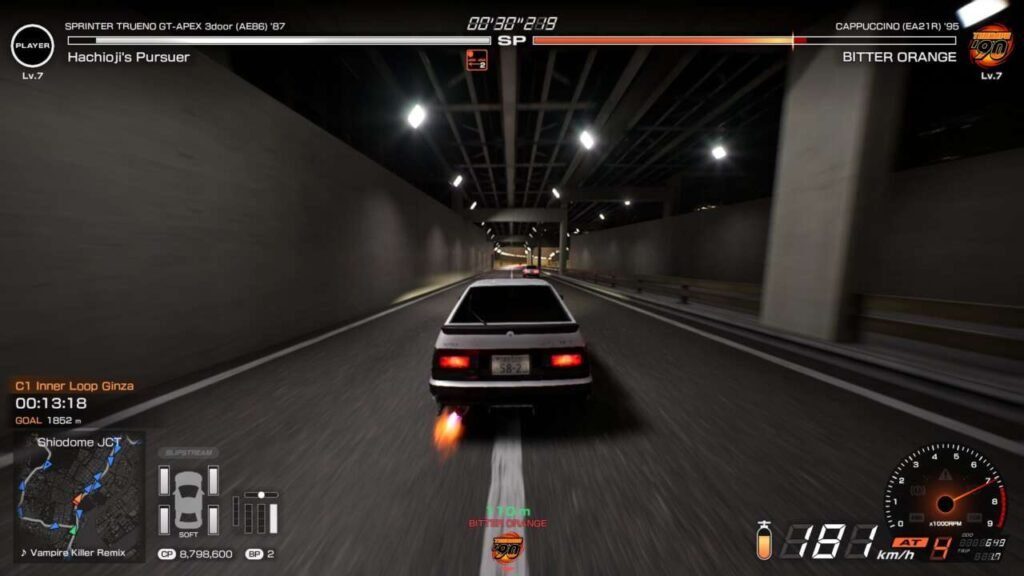Click the PLAYER badge icon
Image resolution: width=1024 pixels, height=576 pixels.
[x=32, y=45]
